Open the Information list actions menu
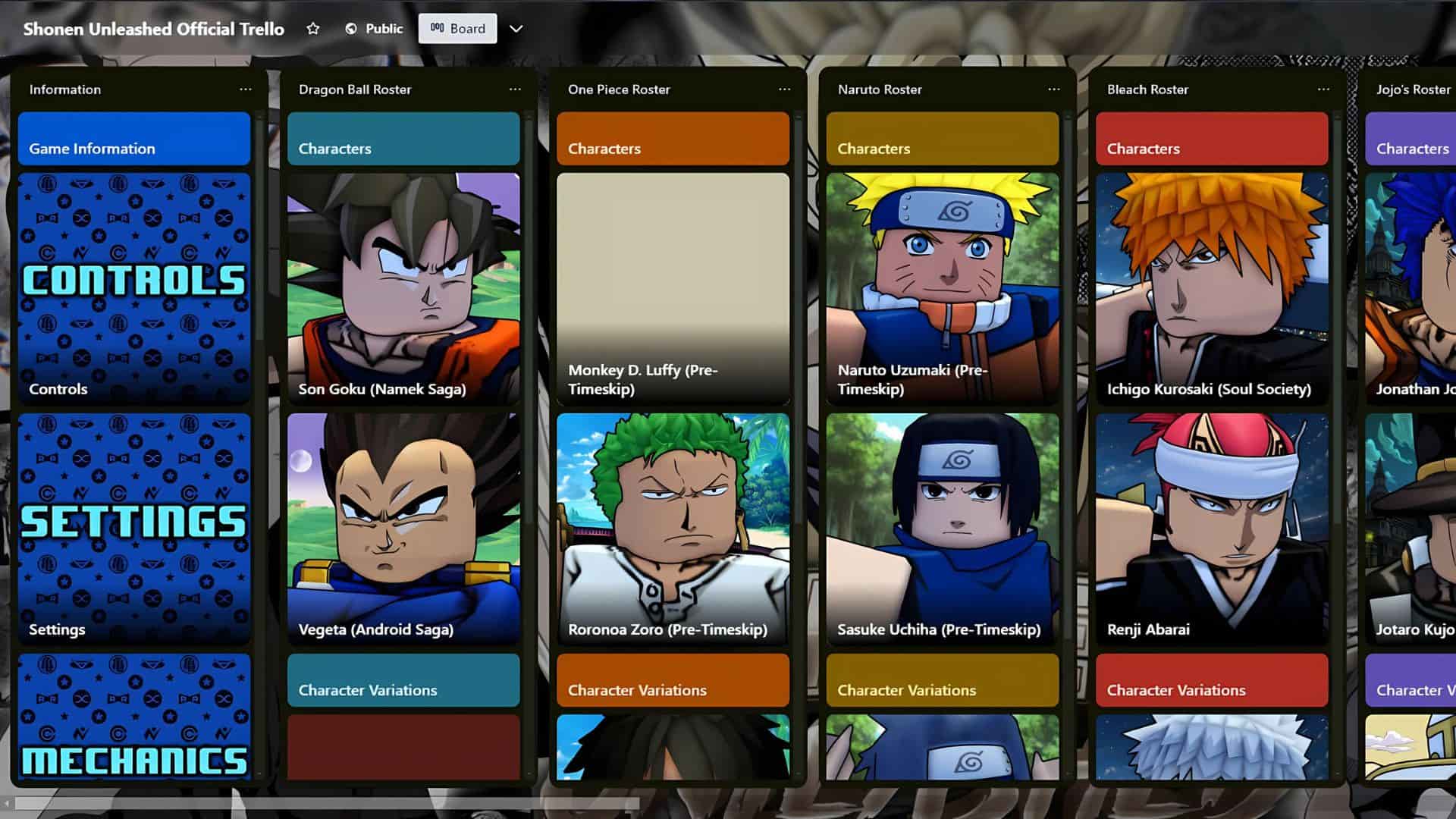Image resolution: width=1456 pixels, height=819 pixels. pyautogui.click(x=245, y=89)
